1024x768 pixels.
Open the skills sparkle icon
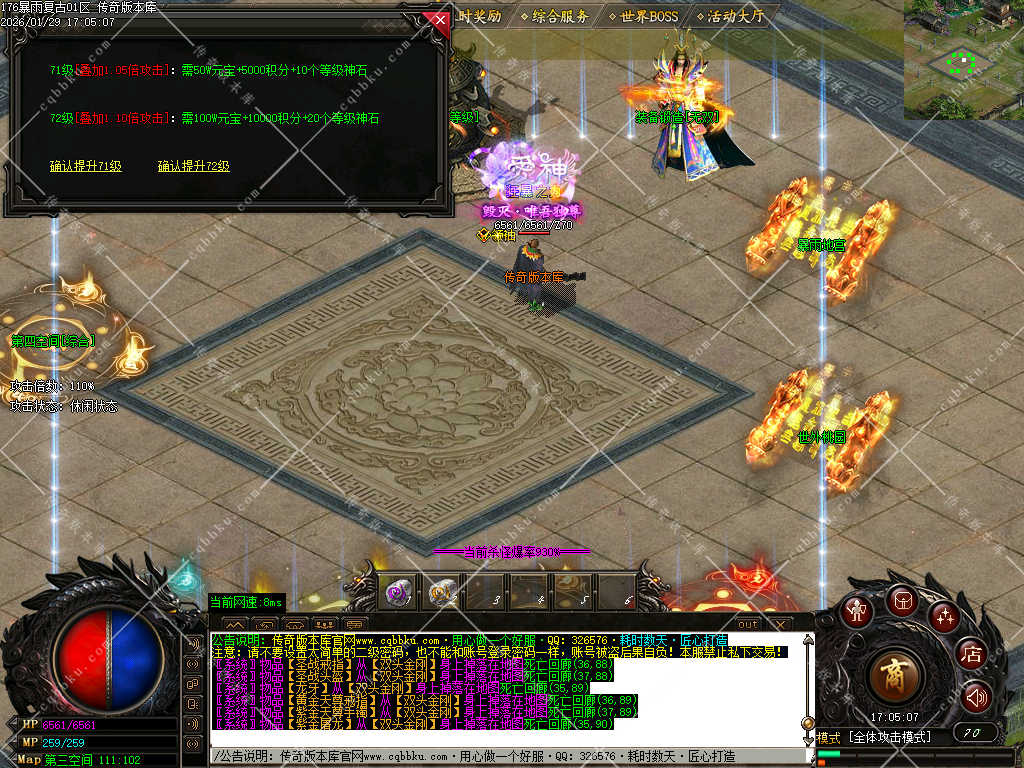(x=943, y=616)
